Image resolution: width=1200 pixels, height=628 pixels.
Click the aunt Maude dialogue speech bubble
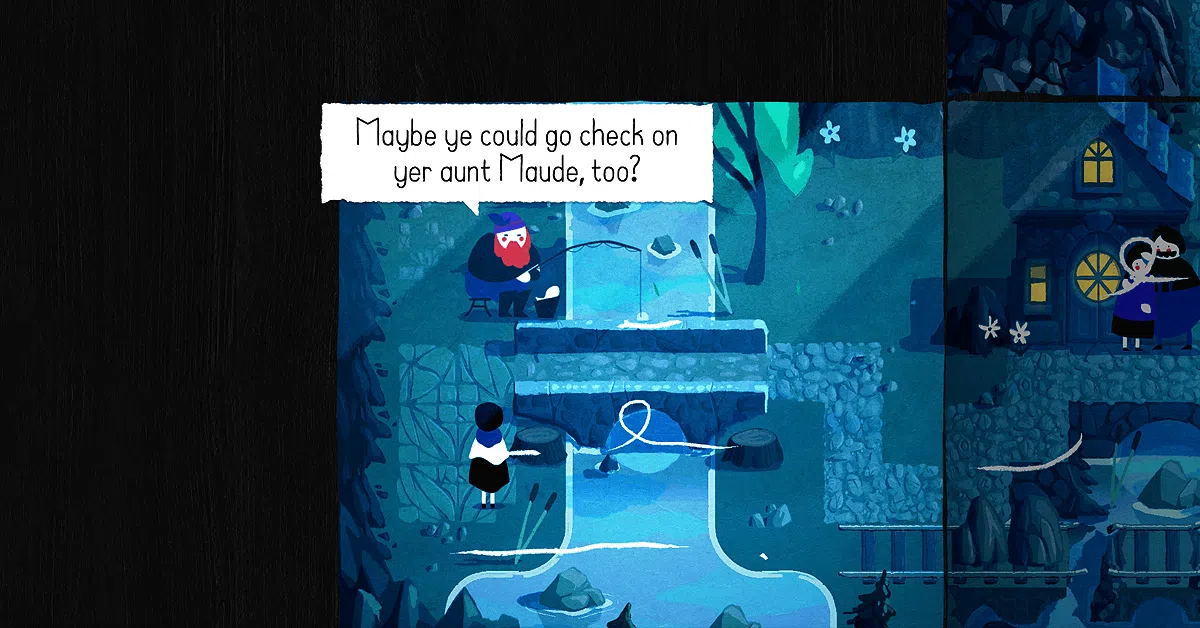point(516,152)
